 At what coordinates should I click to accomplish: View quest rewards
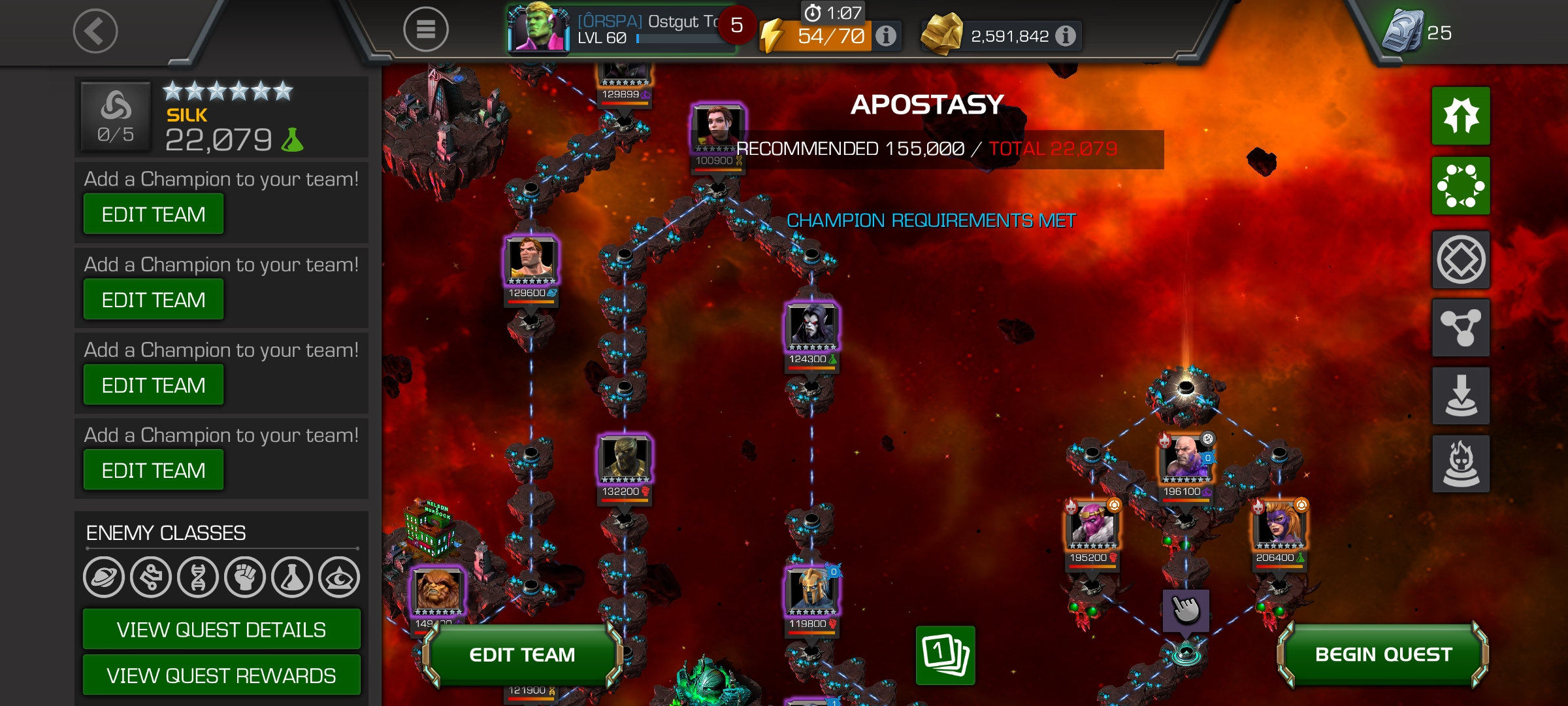pyautogui.click(x=221, y=675)
